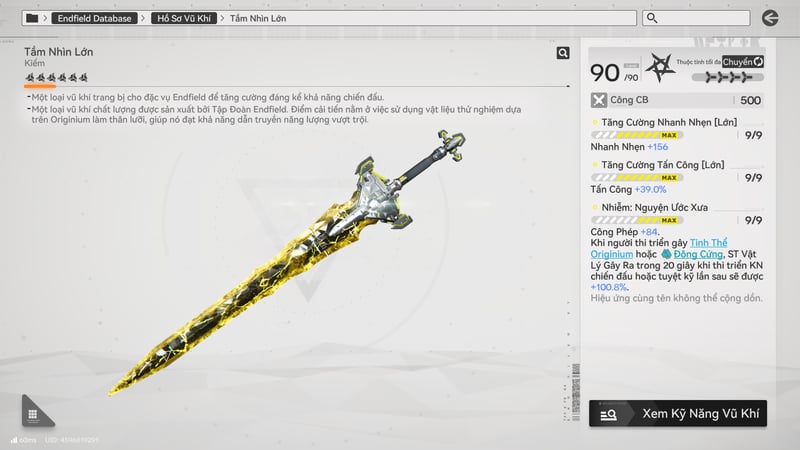Select the Nhiễm: Nguyện Ước Xưa skill
This screenshot has width=800, height=450.
click(650, 207)
